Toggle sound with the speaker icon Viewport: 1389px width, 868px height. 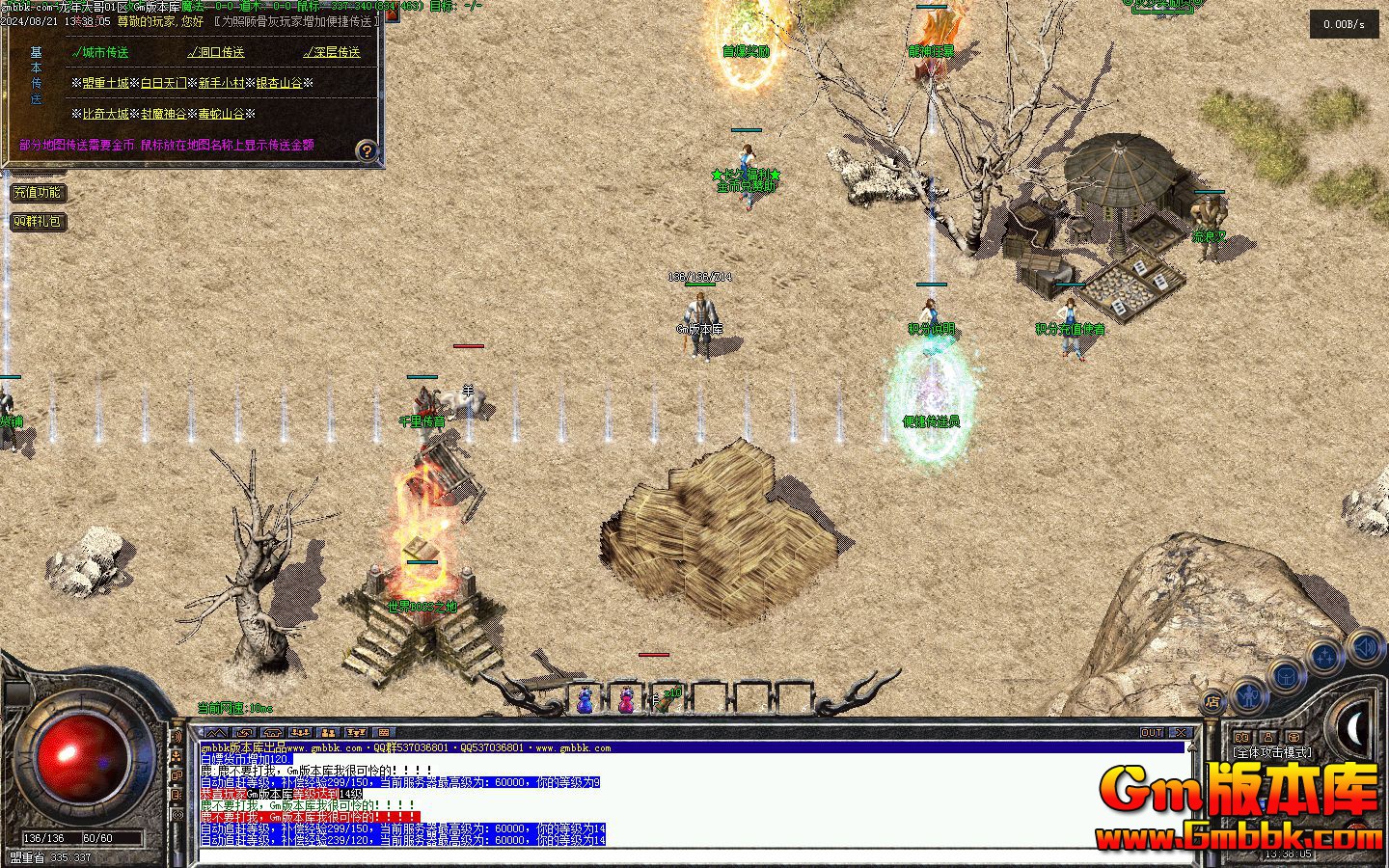tap(1365, 644)
